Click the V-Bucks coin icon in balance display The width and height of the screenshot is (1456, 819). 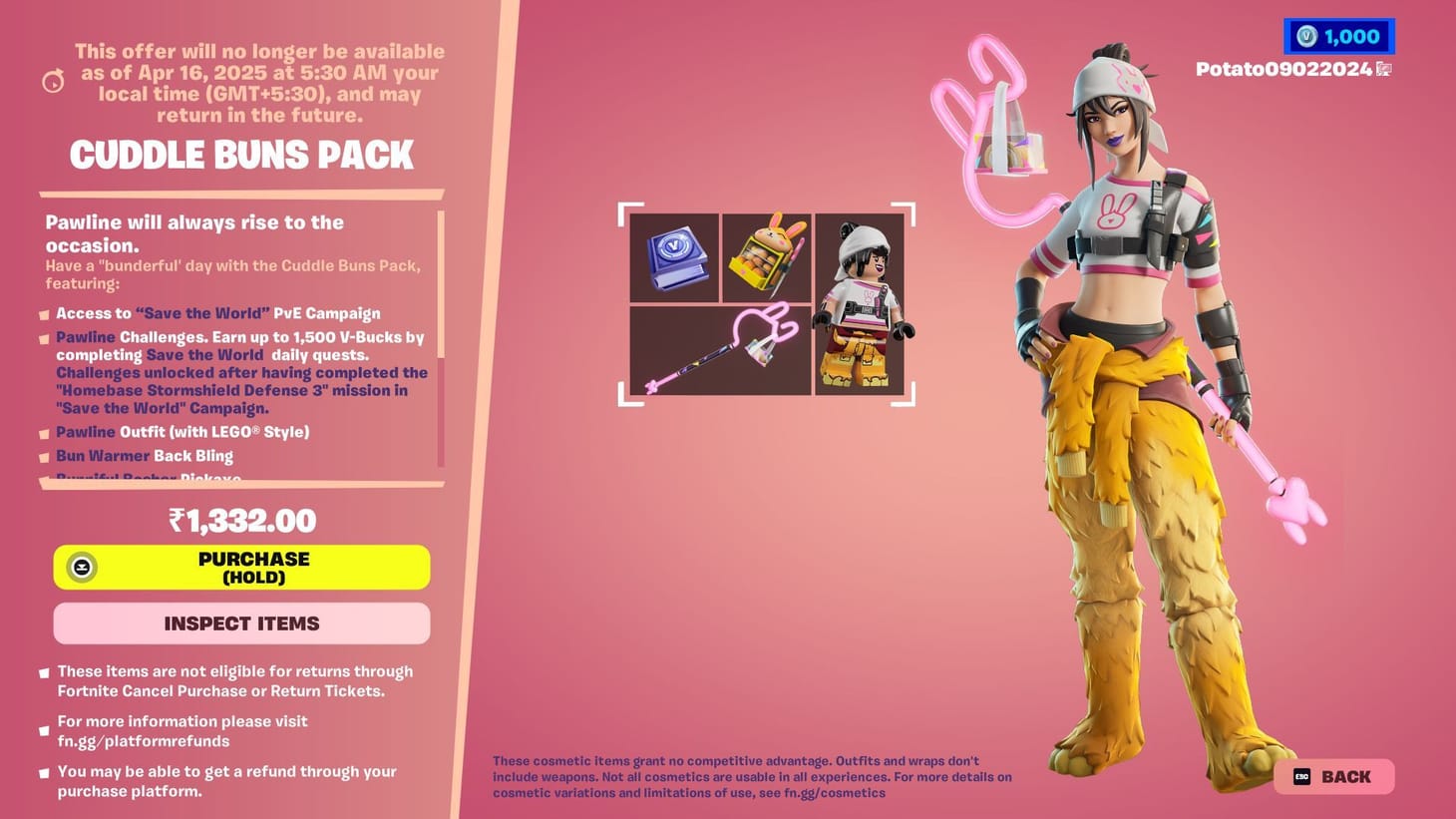coord(1308,36)
